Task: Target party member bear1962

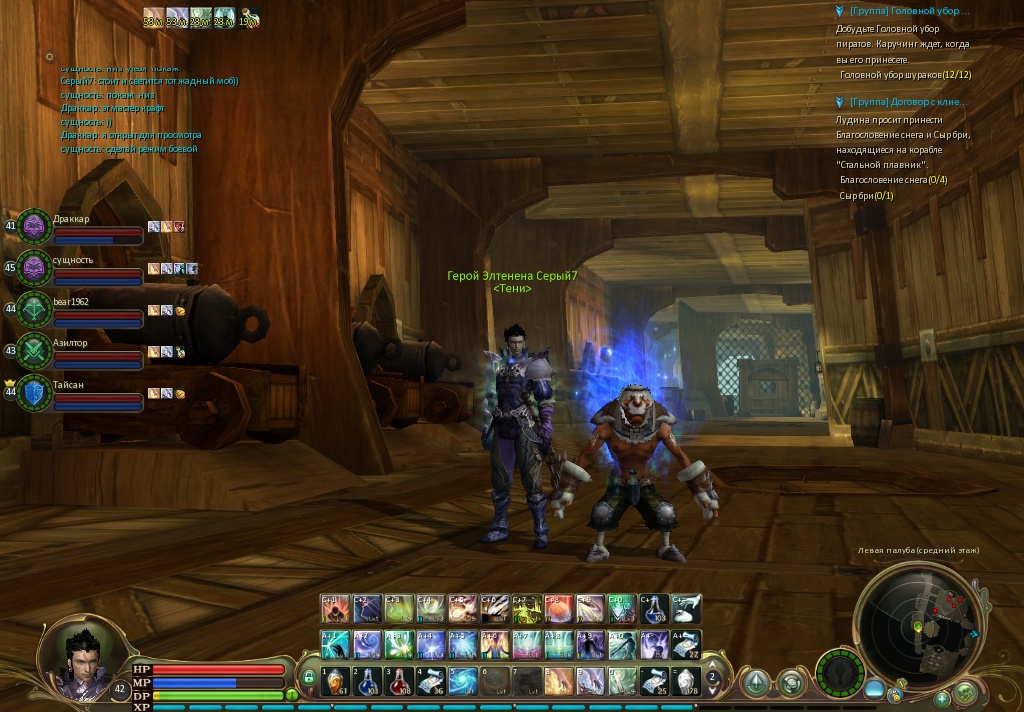Action: pyautogui.click(x=34, y=309)
